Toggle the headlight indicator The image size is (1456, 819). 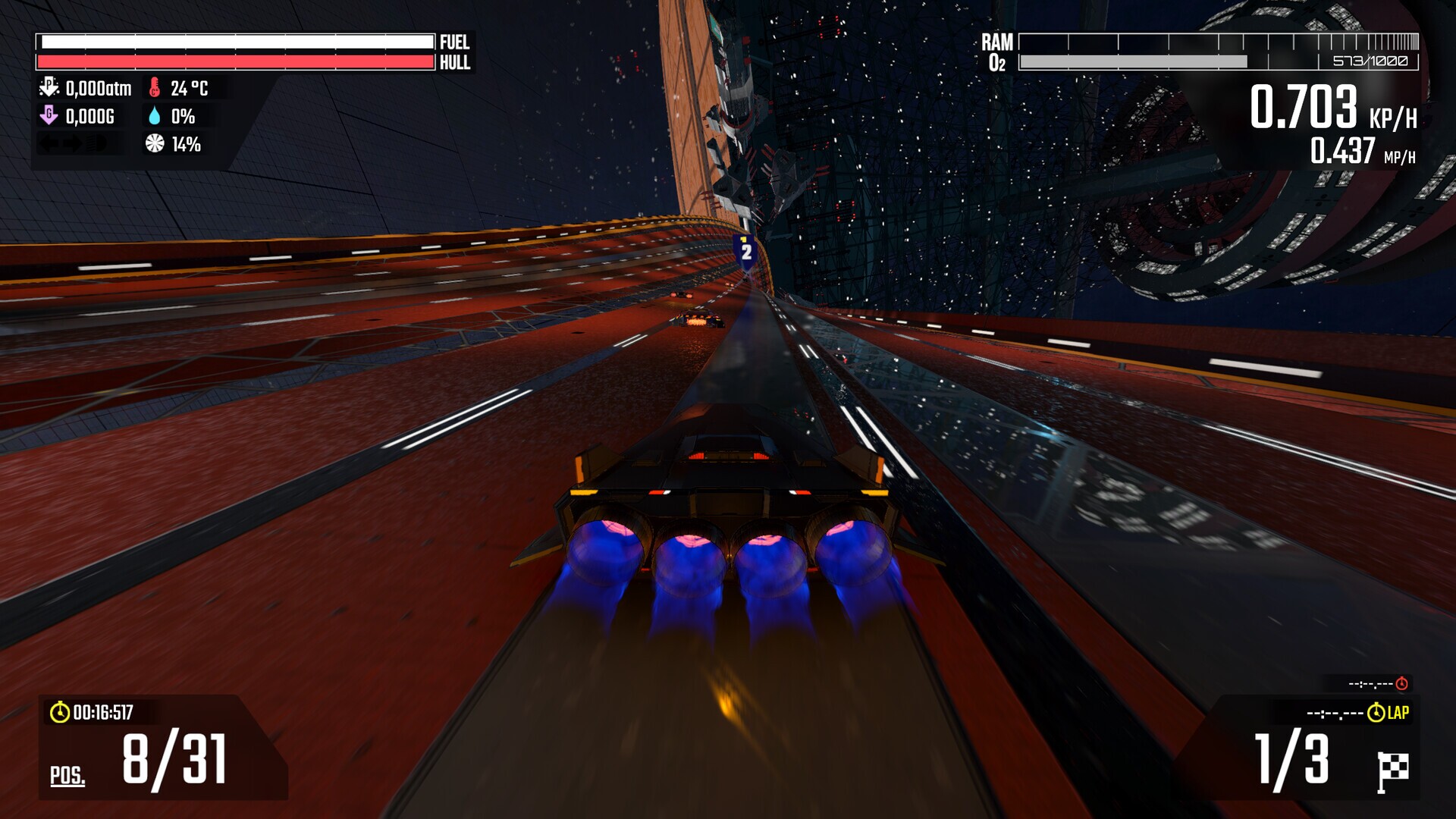point(94,144)
